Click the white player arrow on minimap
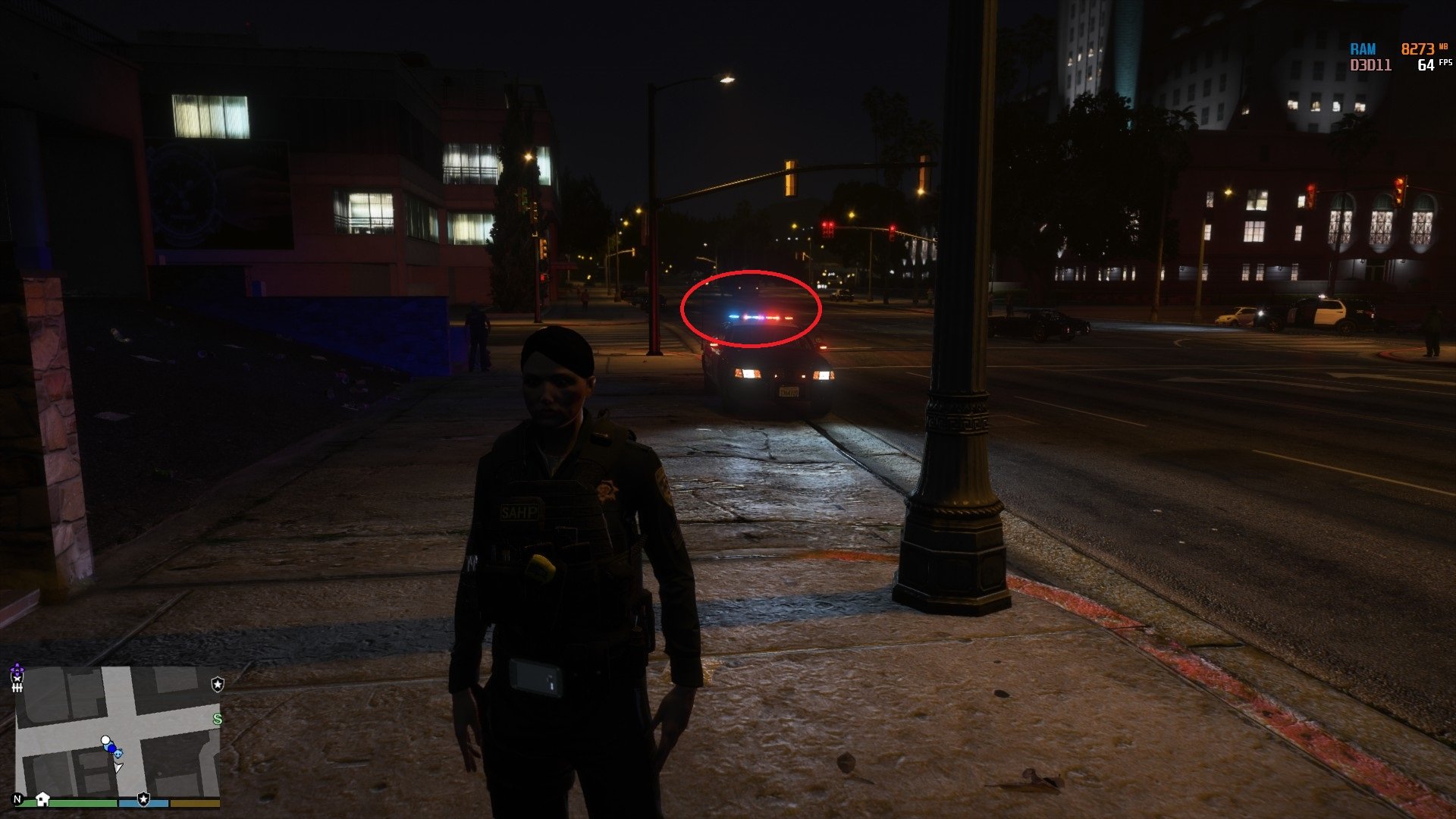 click(118, 767)
